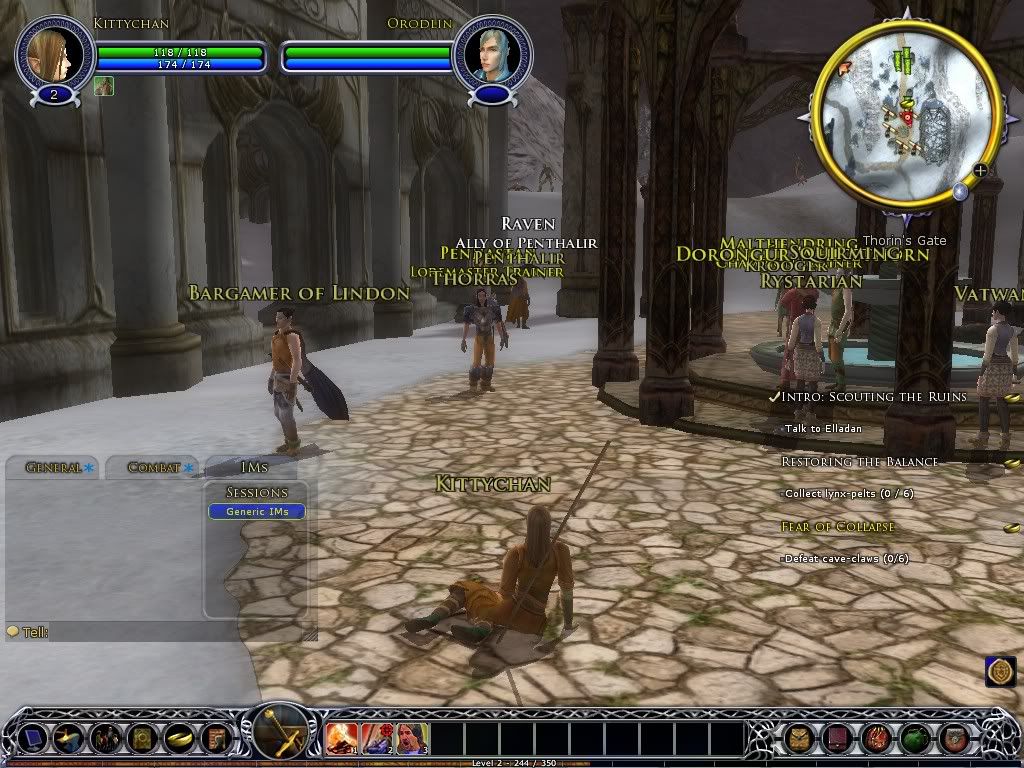1024x768 pixels.
Task: Open the gold ring menu button
Action: coord(178,739)
